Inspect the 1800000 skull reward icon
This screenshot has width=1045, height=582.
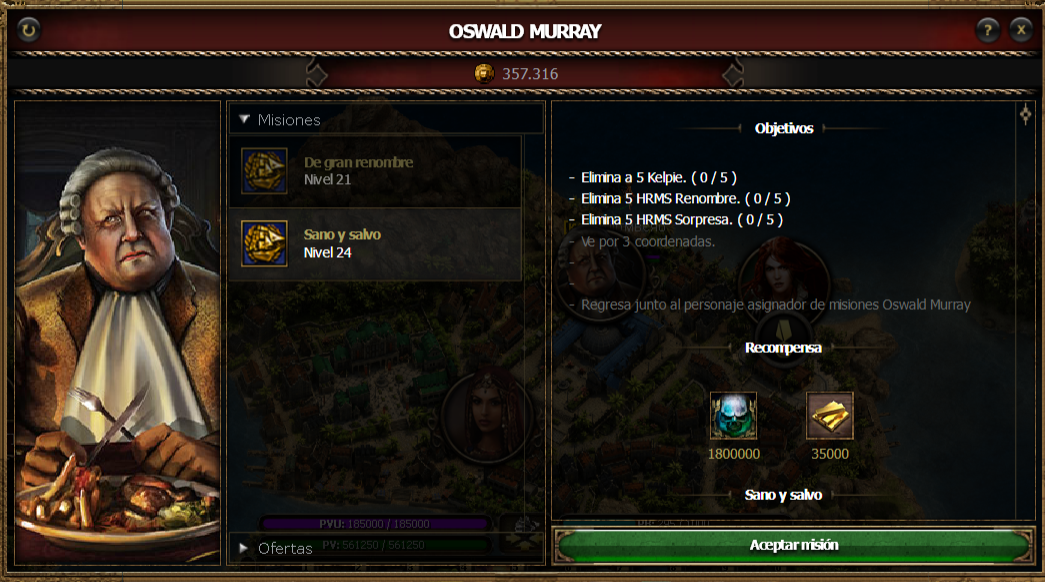pyautogui.click(x=733, y=416)
